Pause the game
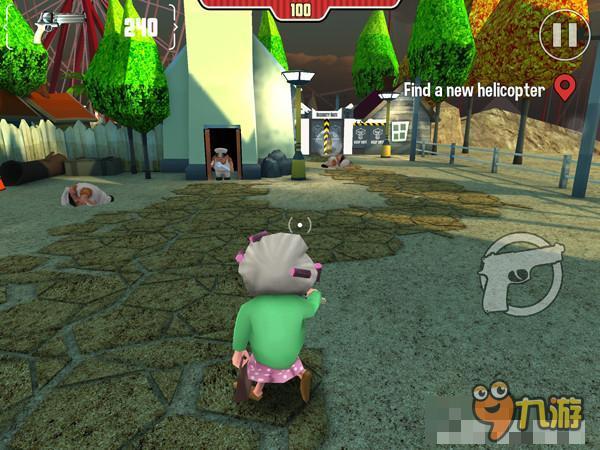Viewport: 600px width, 450px height. coord(564,35)
